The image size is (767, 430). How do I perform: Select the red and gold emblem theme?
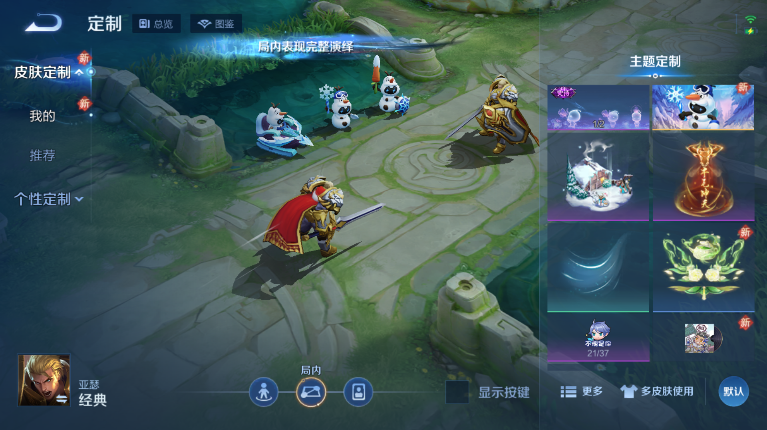(x=702, y=177)
